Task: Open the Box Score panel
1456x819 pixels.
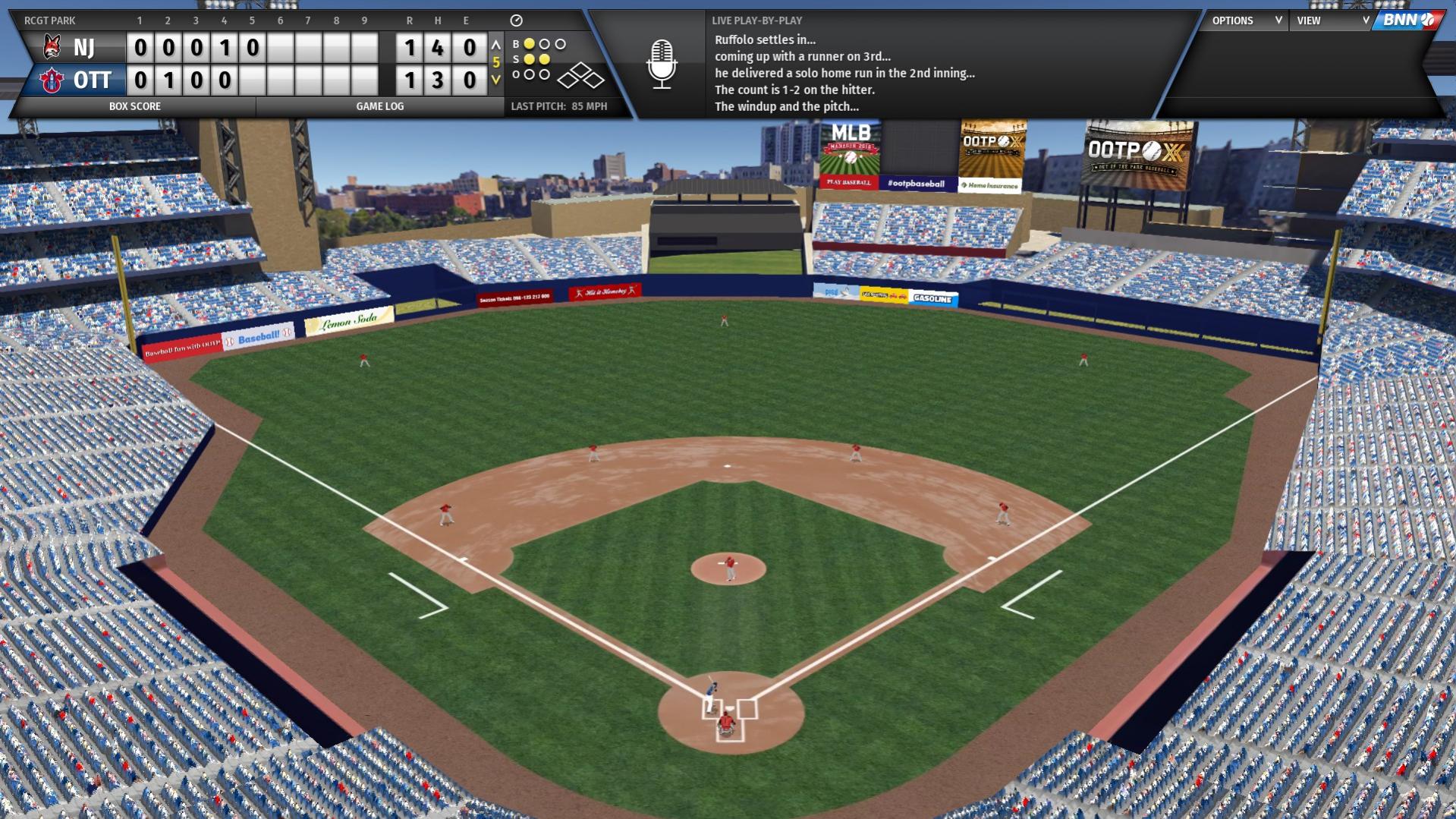Action: pyautogui.click(x=134, y=106)
